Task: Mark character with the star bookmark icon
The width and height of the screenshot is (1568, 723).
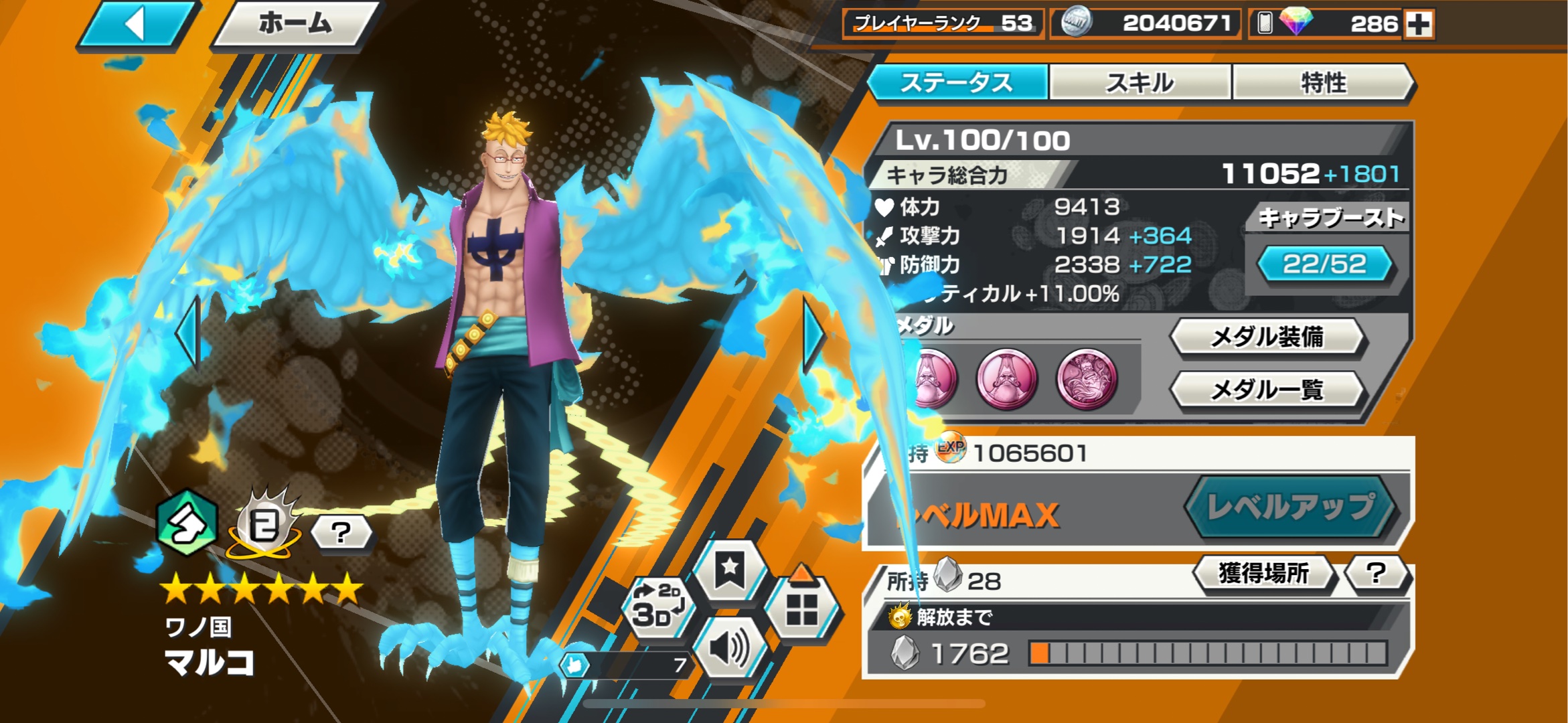Action: pyautogui.click(x=729, y=570)
